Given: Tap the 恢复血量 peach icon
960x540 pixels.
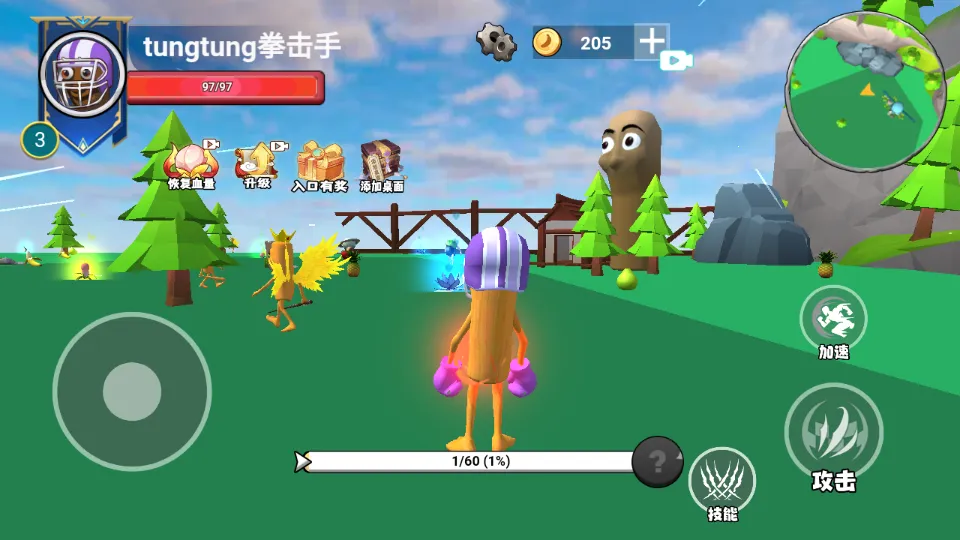Looking at the screenshot, I should pyautogui.click(x=190, y=161).
